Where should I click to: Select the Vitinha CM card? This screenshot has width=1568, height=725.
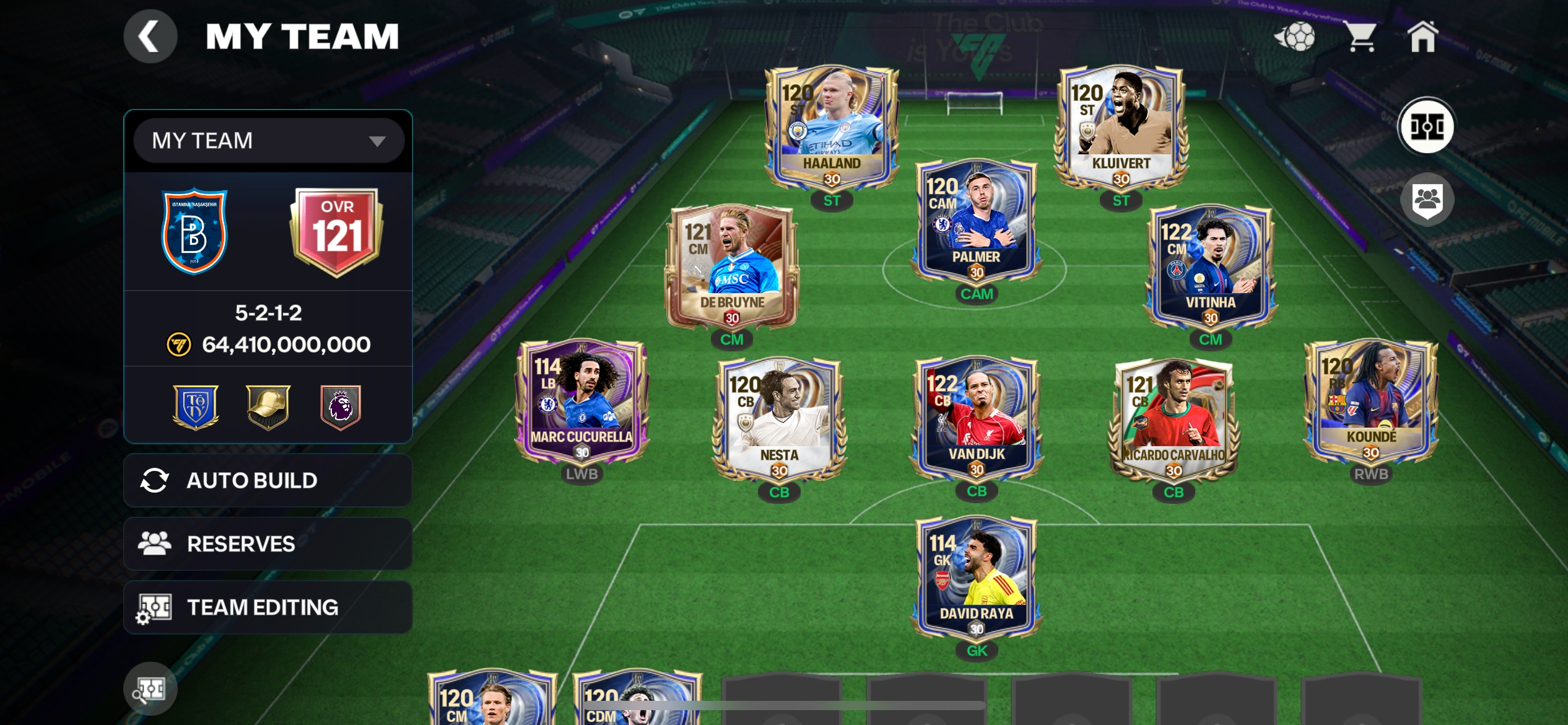pos(1210,267)
